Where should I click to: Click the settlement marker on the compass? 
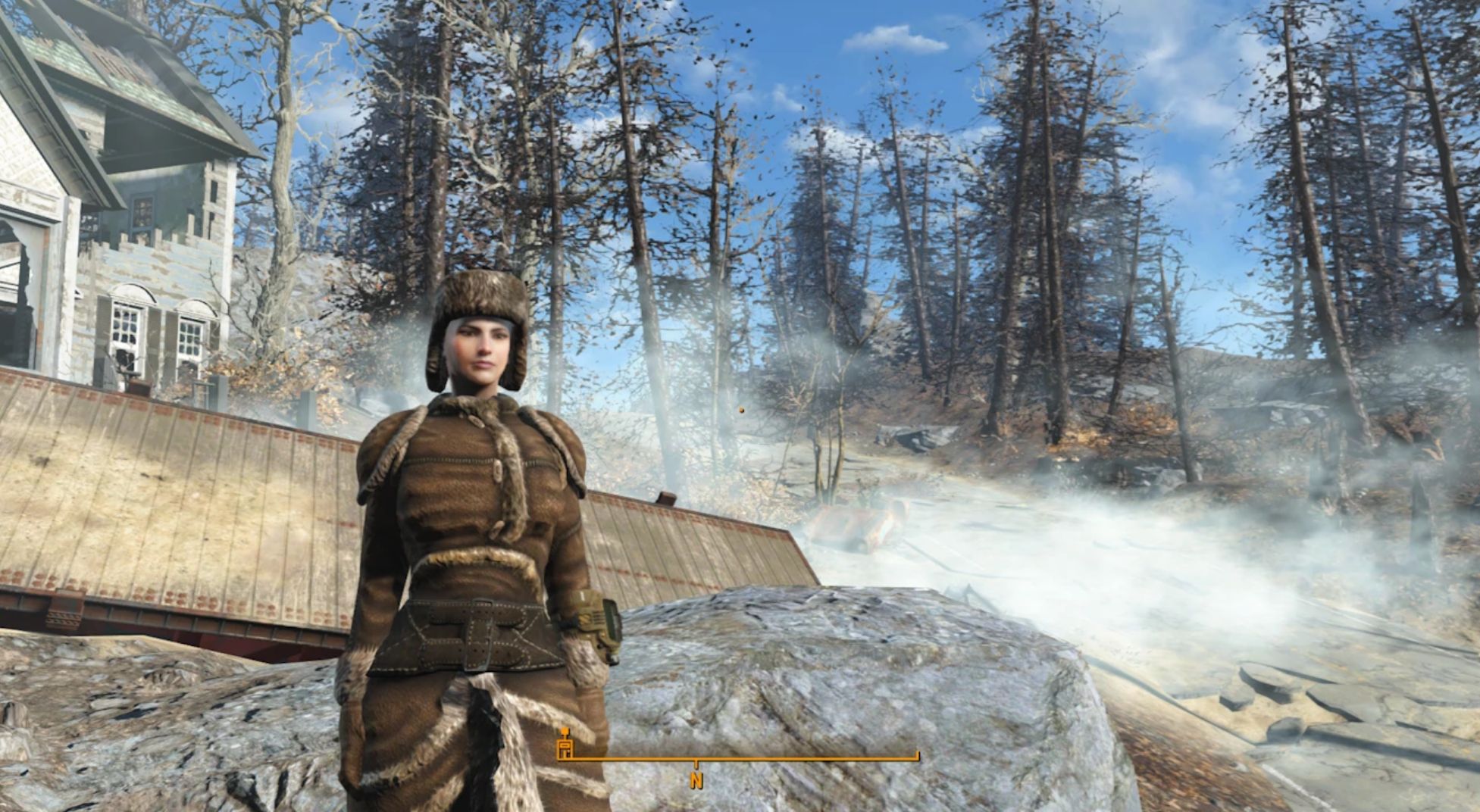[x=565, y=745]
